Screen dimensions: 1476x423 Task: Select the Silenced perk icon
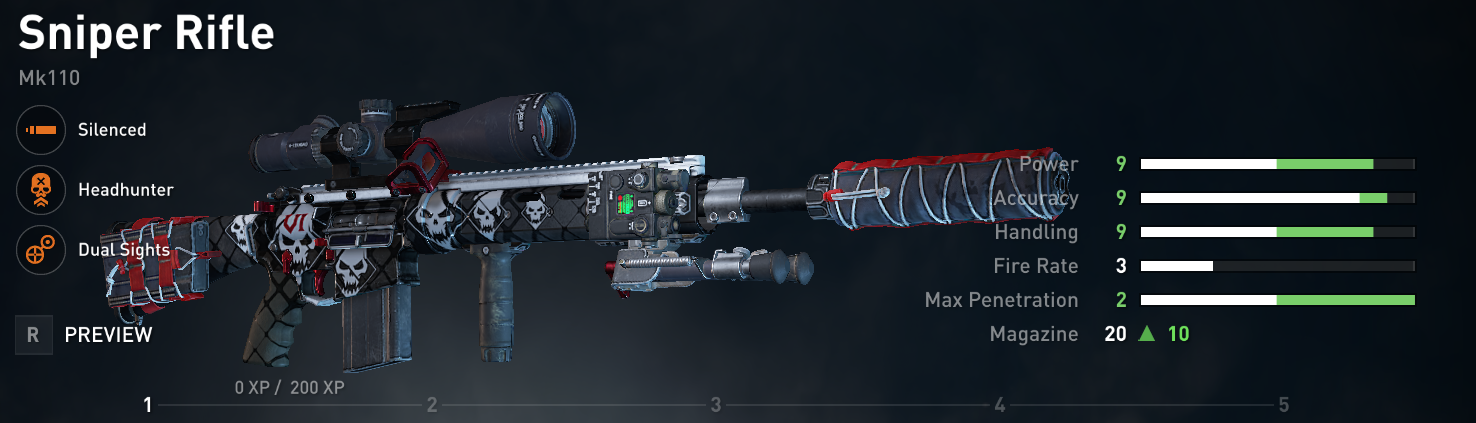[41, 130]
